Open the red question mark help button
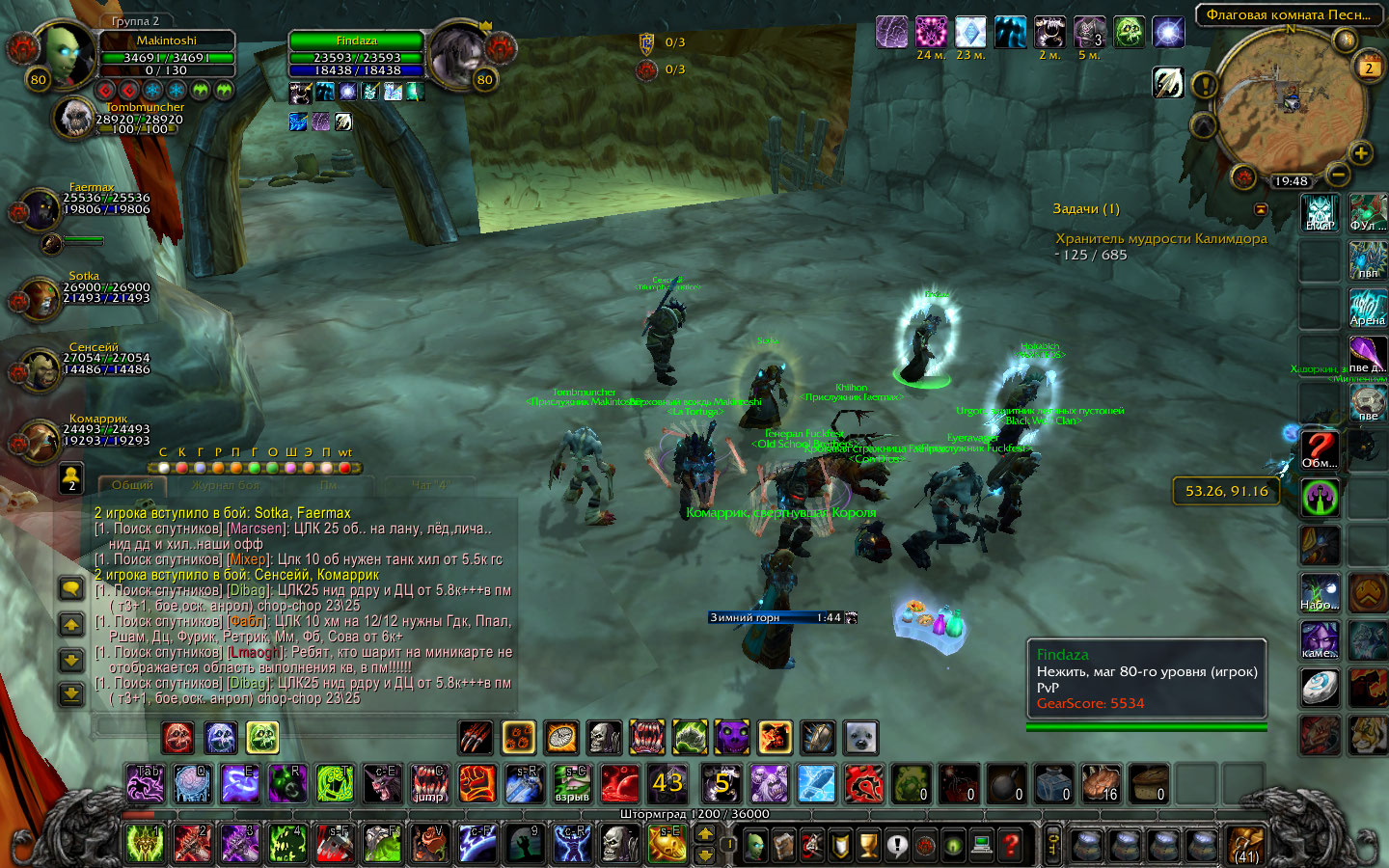This screenshot has width=1389, height=868. 1010,846
